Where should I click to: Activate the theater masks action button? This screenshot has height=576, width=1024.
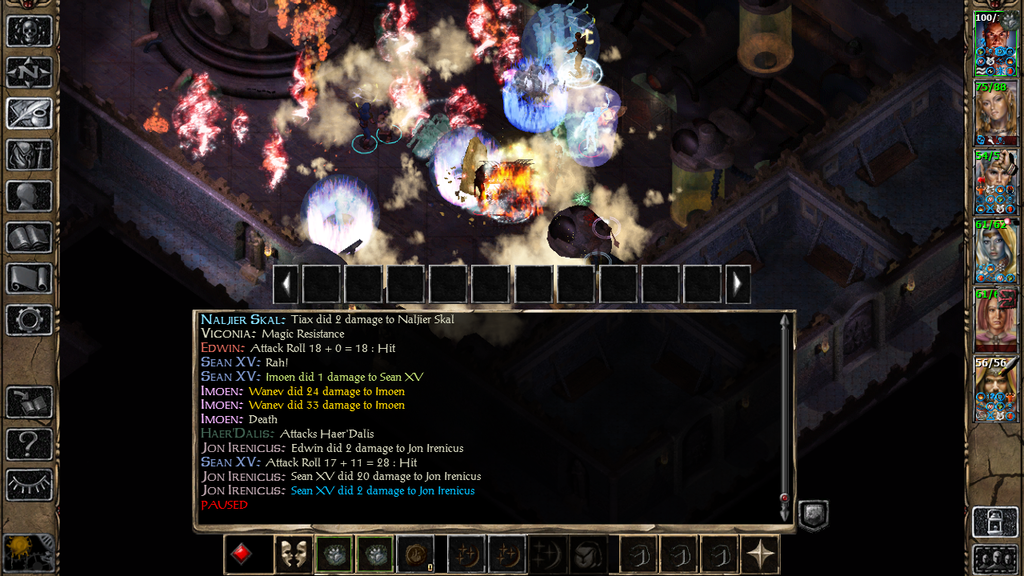coord(292,555)
